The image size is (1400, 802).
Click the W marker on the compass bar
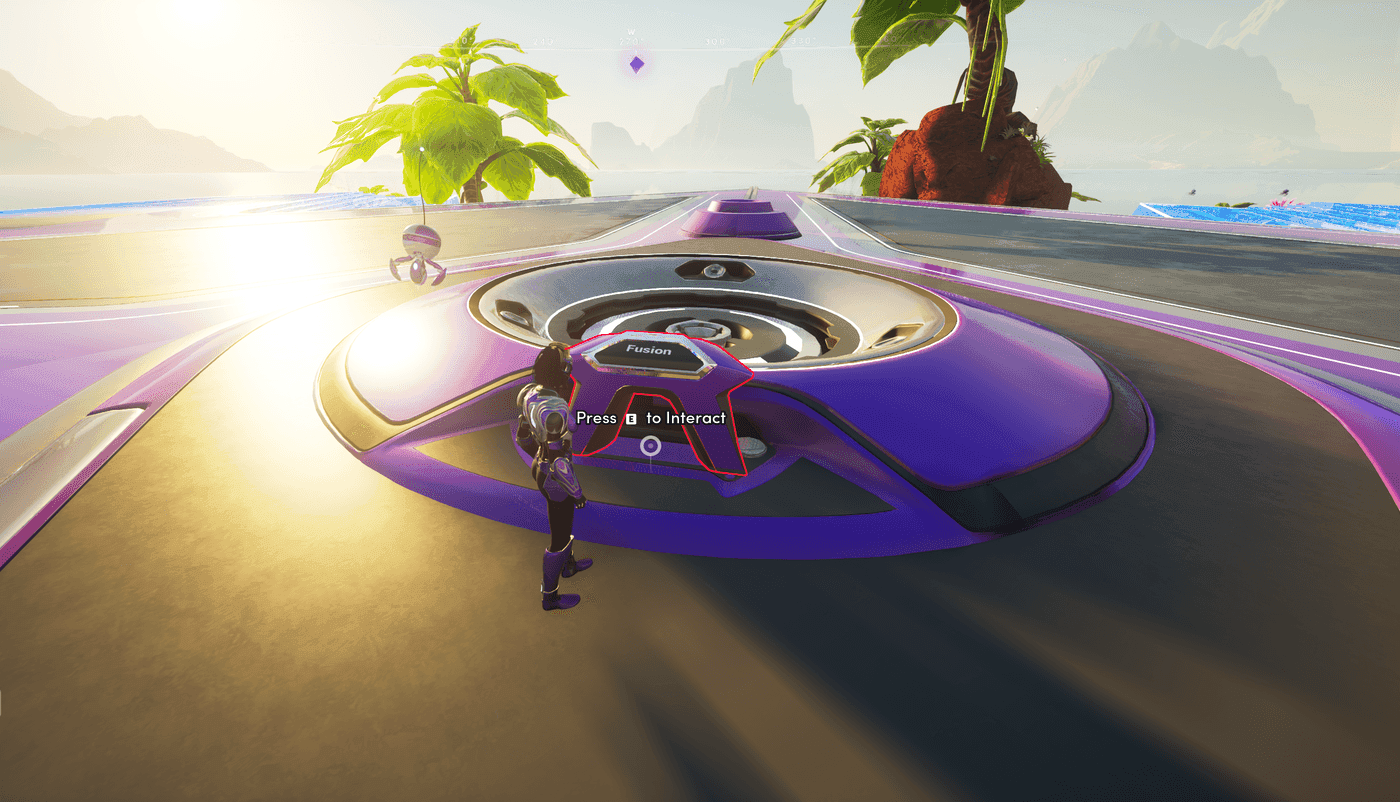(x=632, y=31)
